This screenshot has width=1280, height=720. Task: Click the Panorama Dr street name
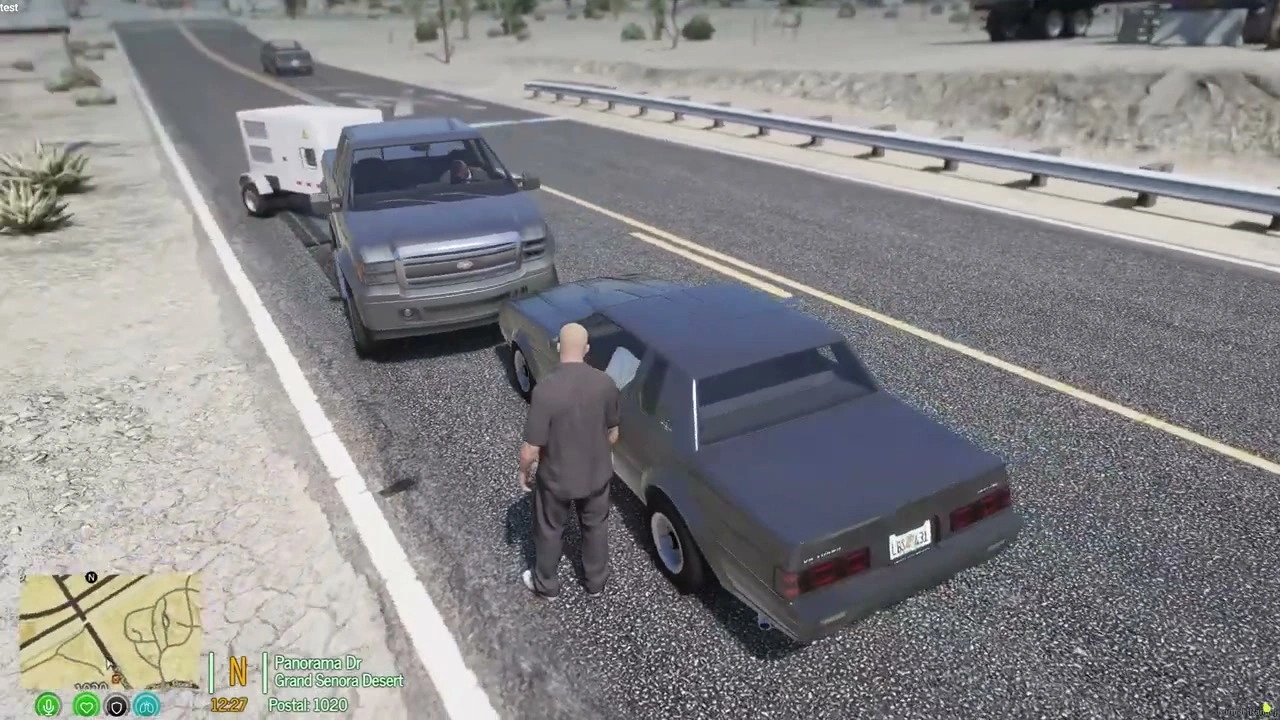[318, 662]
